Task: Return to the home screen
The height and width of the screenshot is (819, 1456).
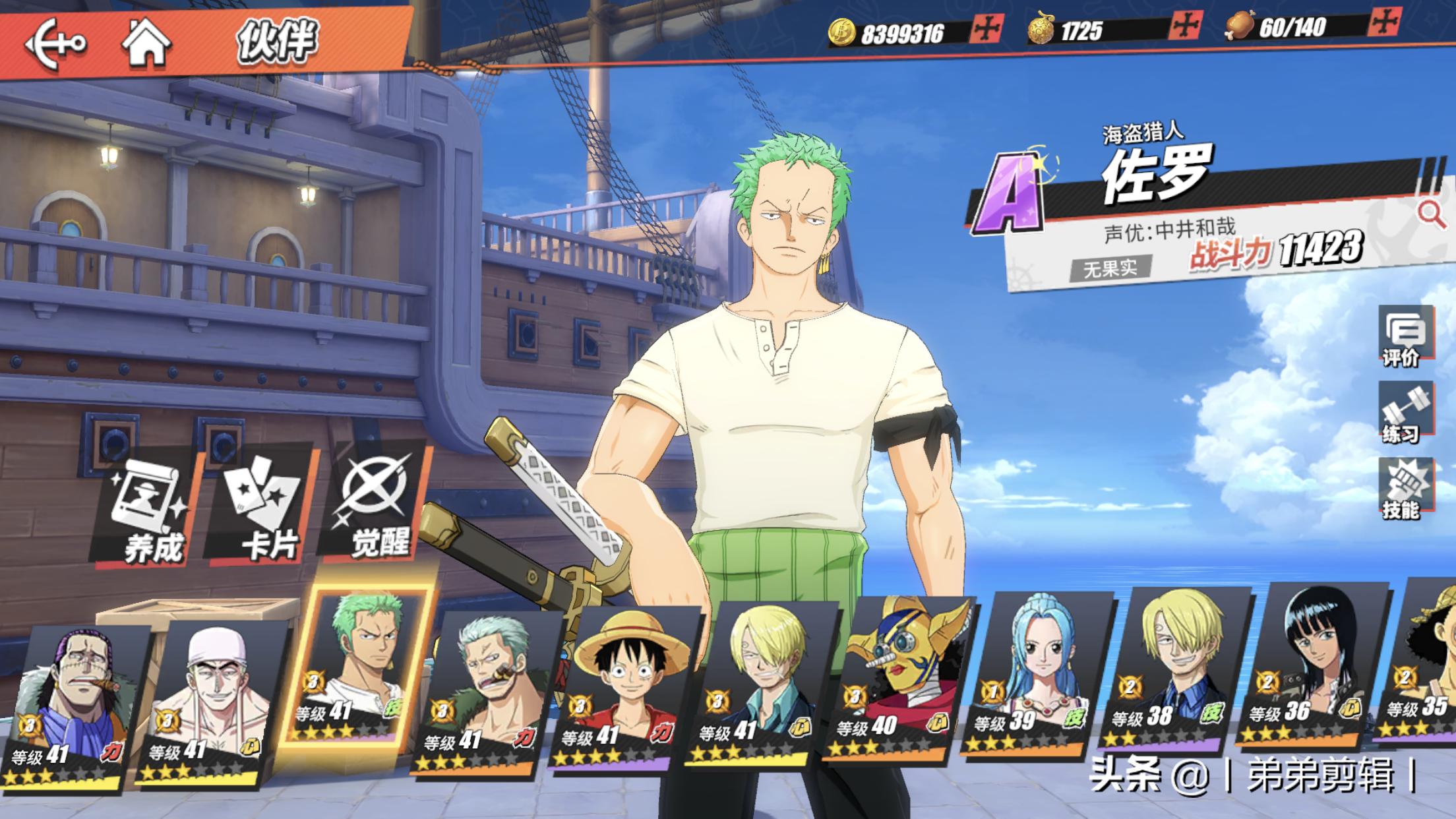Action: (x=146, y=44)
